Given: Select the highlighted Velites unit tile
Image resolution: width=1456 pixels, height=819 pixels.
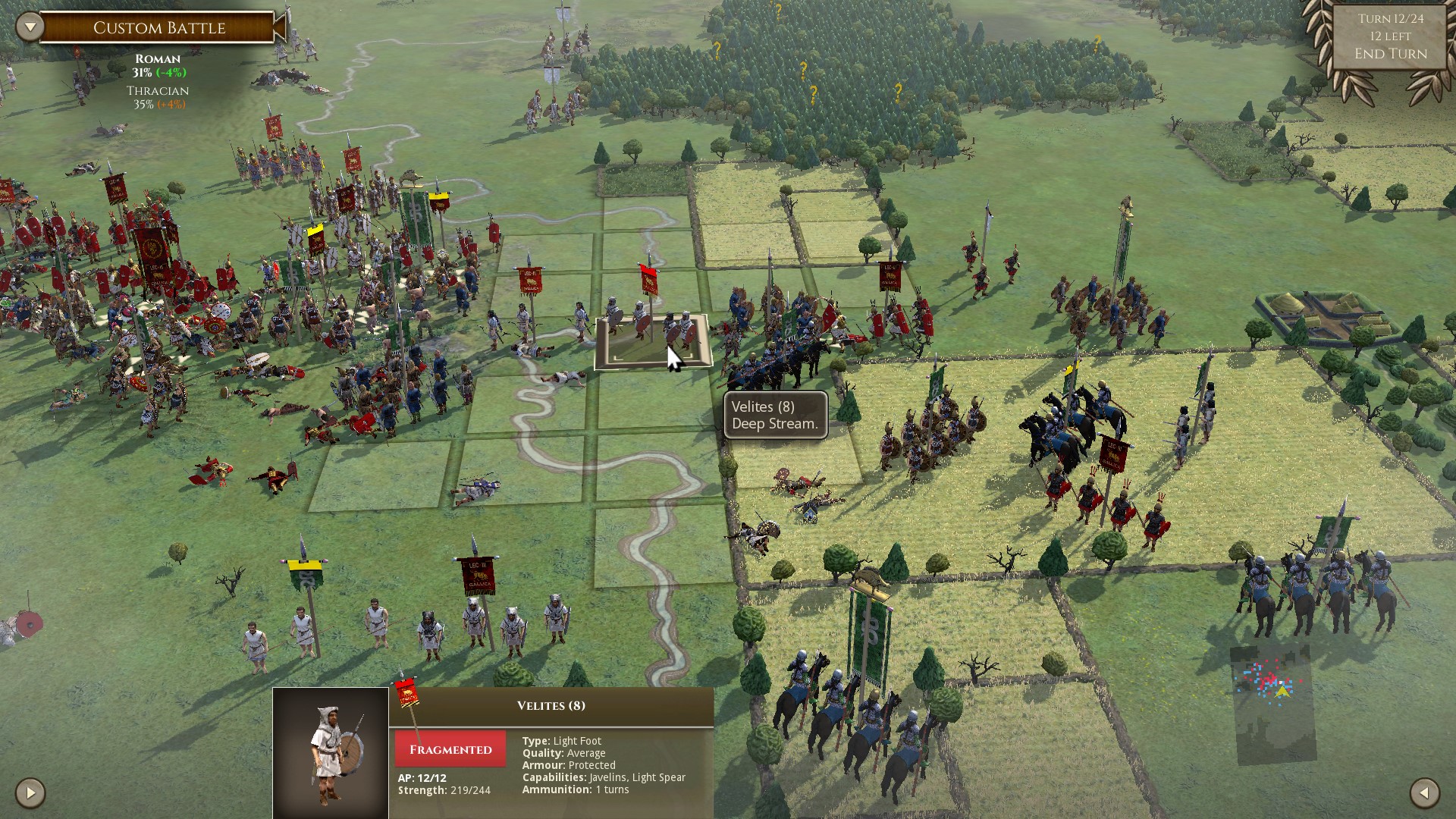Looking at the screenshot, I should pos(653,340).
